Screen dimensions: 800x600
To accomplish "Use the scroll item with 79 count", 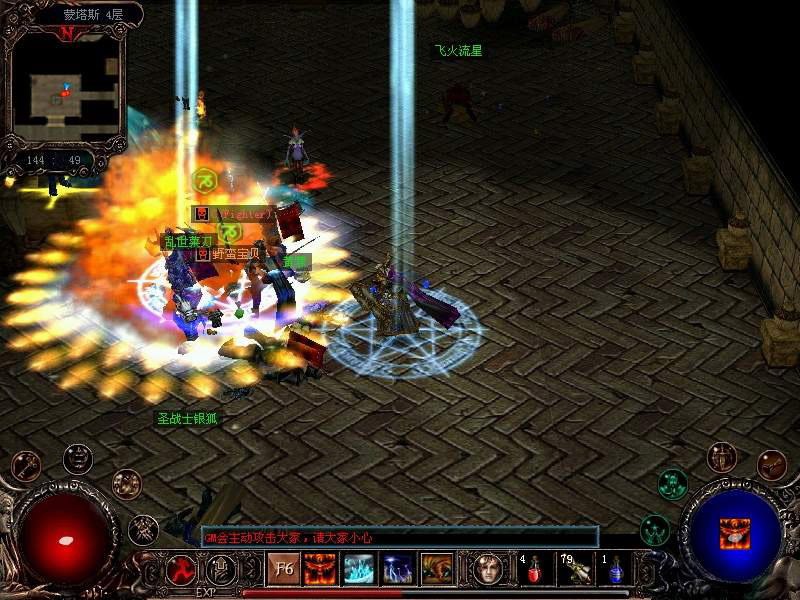I will [x=574, y=571].
